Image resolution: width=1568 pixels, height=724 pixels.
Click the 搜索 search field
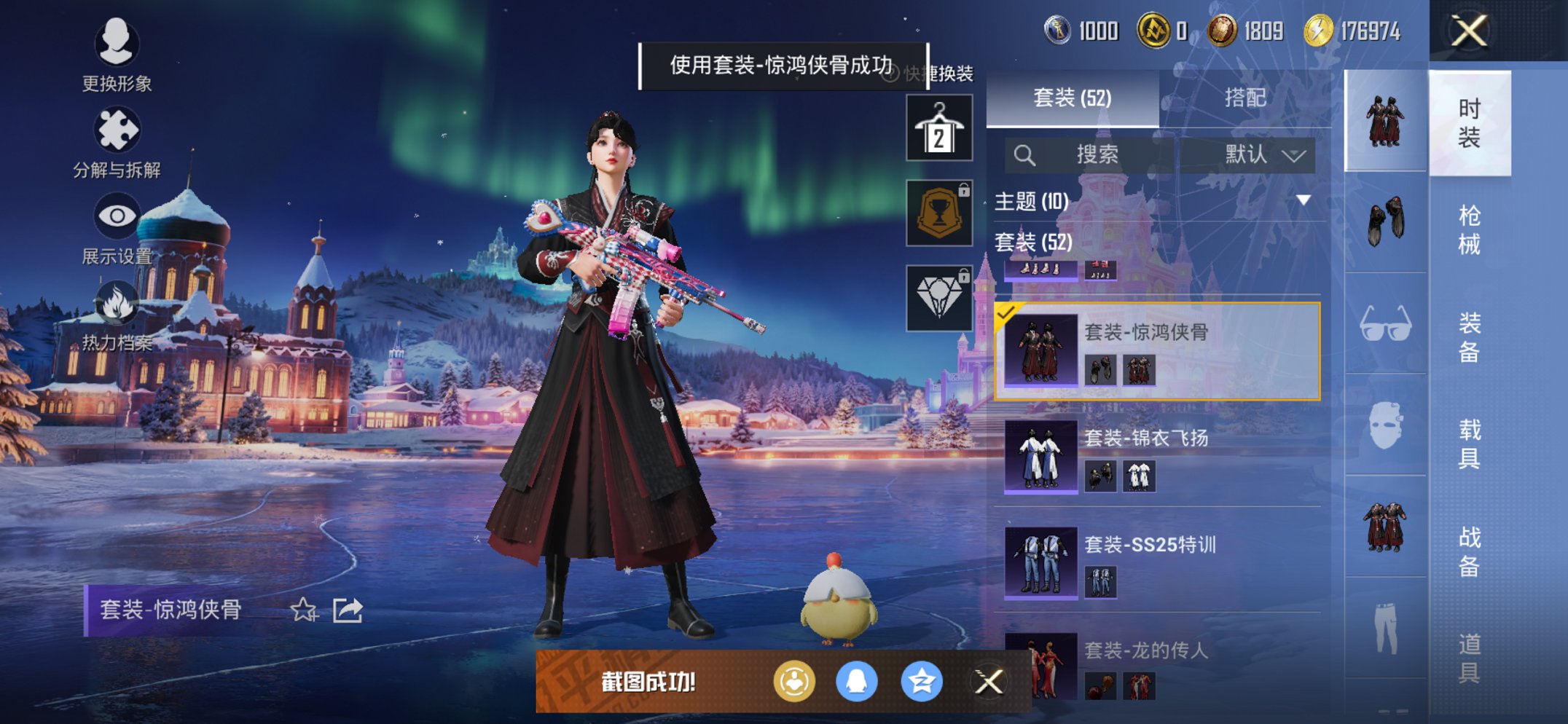[1097, 154]
